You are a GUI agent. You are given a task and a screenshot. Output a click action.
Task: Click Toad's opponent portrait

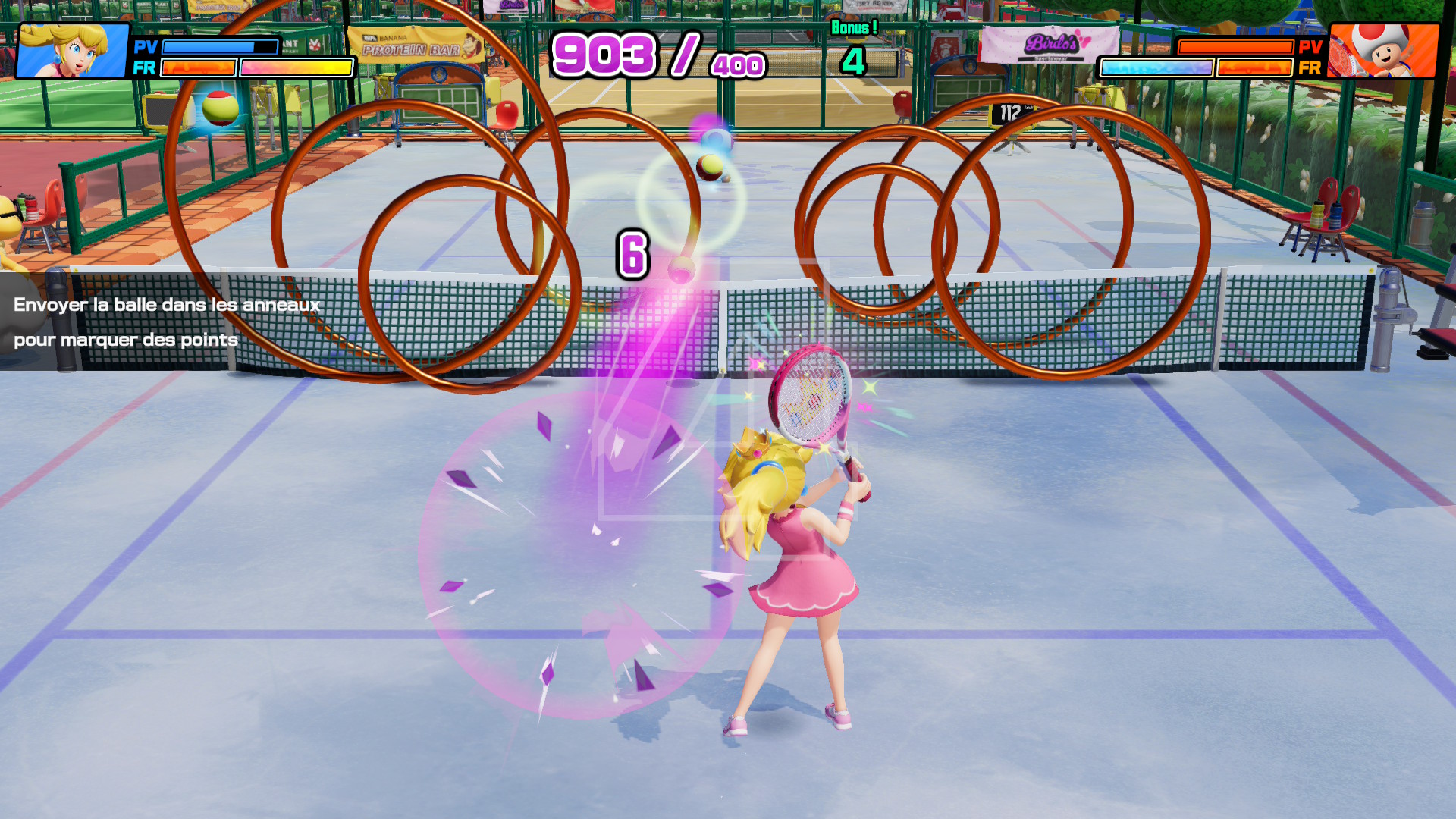1384,51
